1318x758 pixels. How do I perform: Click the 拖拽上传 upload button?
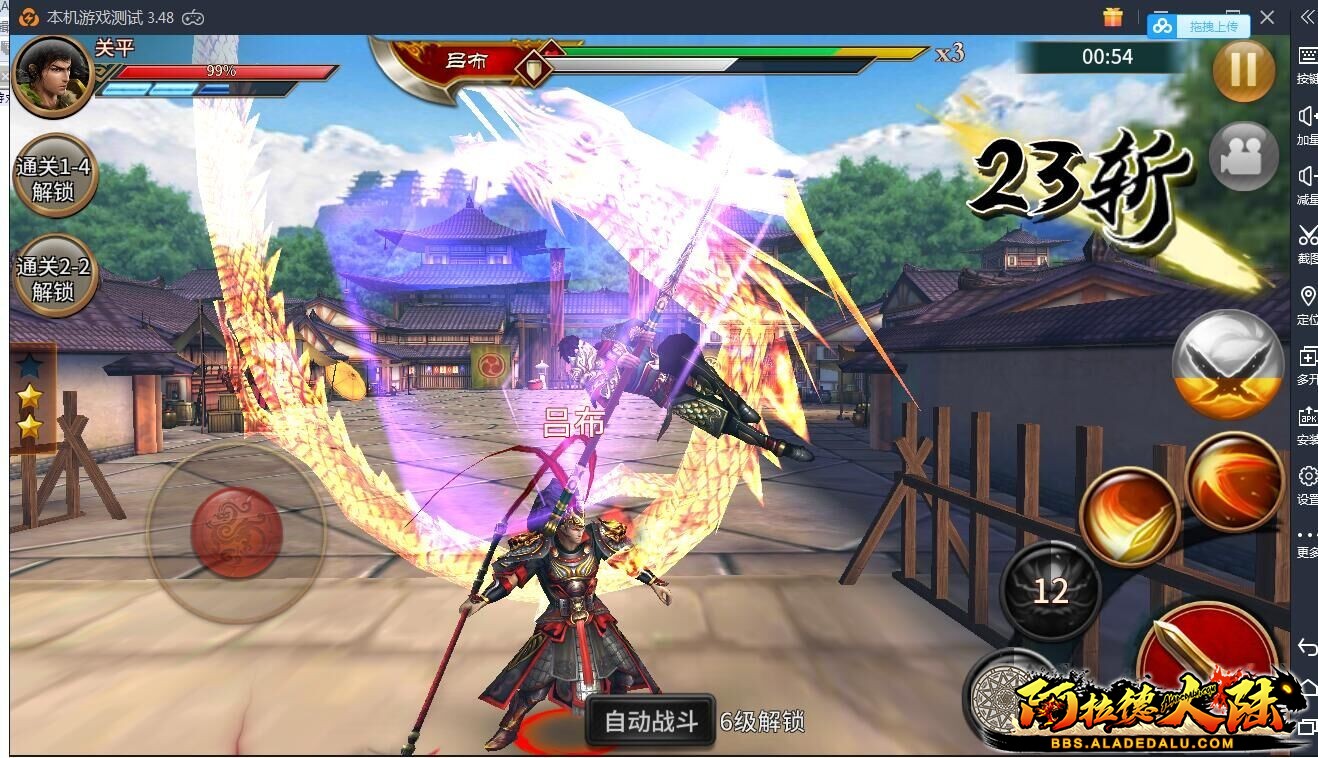(1199, 27)
